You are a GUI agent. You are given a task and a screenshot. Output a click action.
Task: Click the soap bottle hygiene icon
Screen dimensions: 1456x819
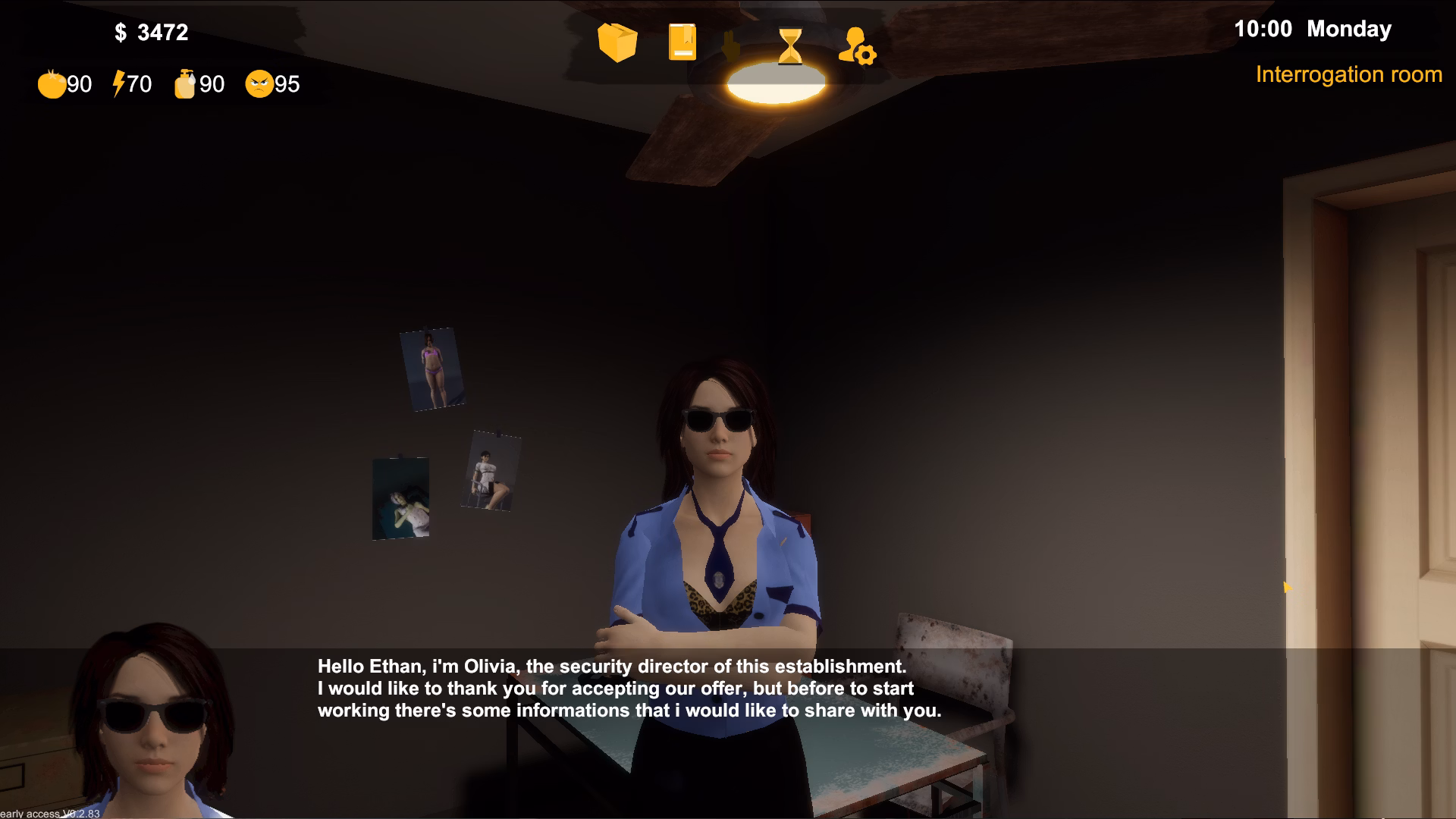184,83
